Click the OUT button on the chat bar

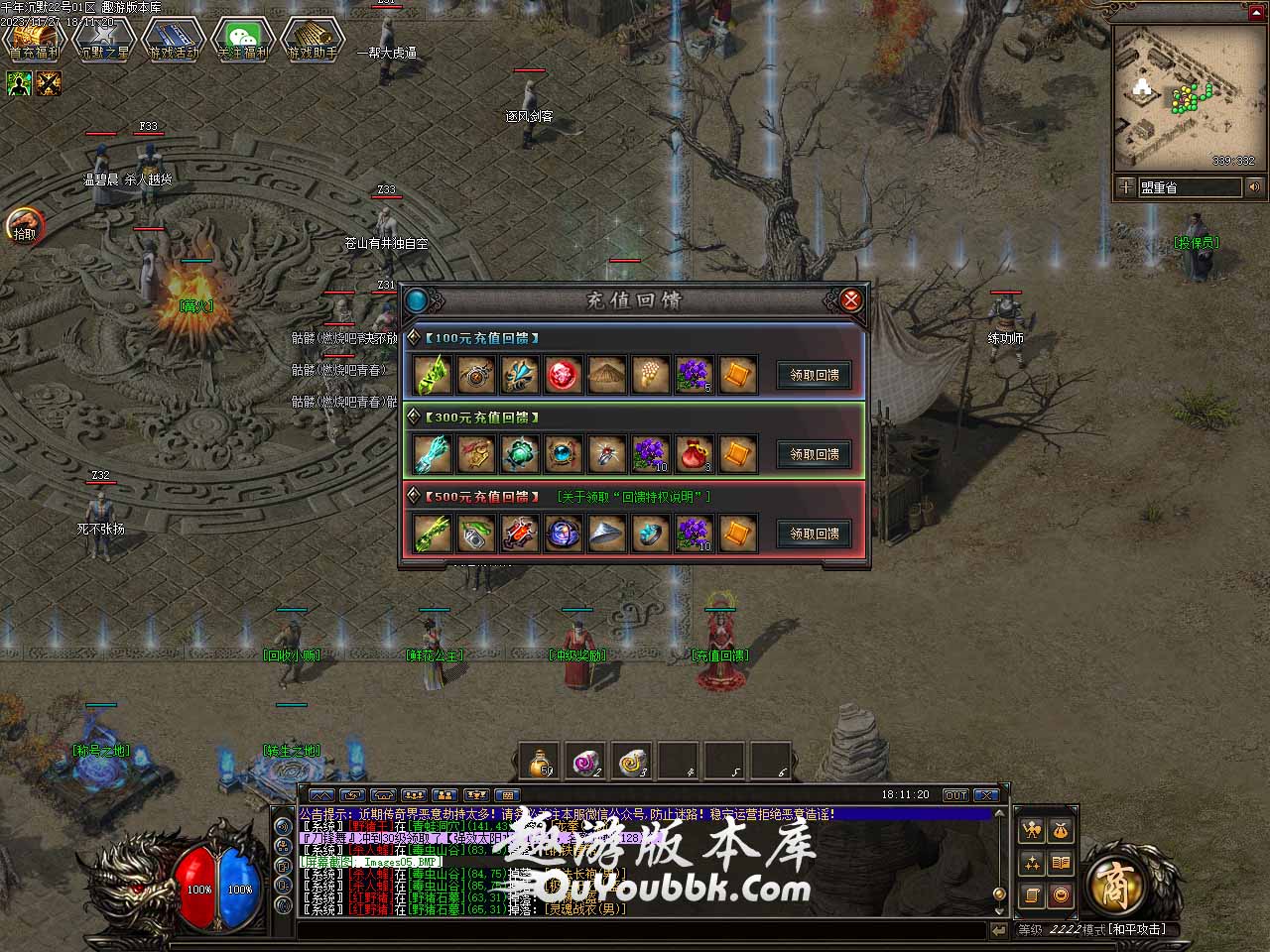click(954, 795)
